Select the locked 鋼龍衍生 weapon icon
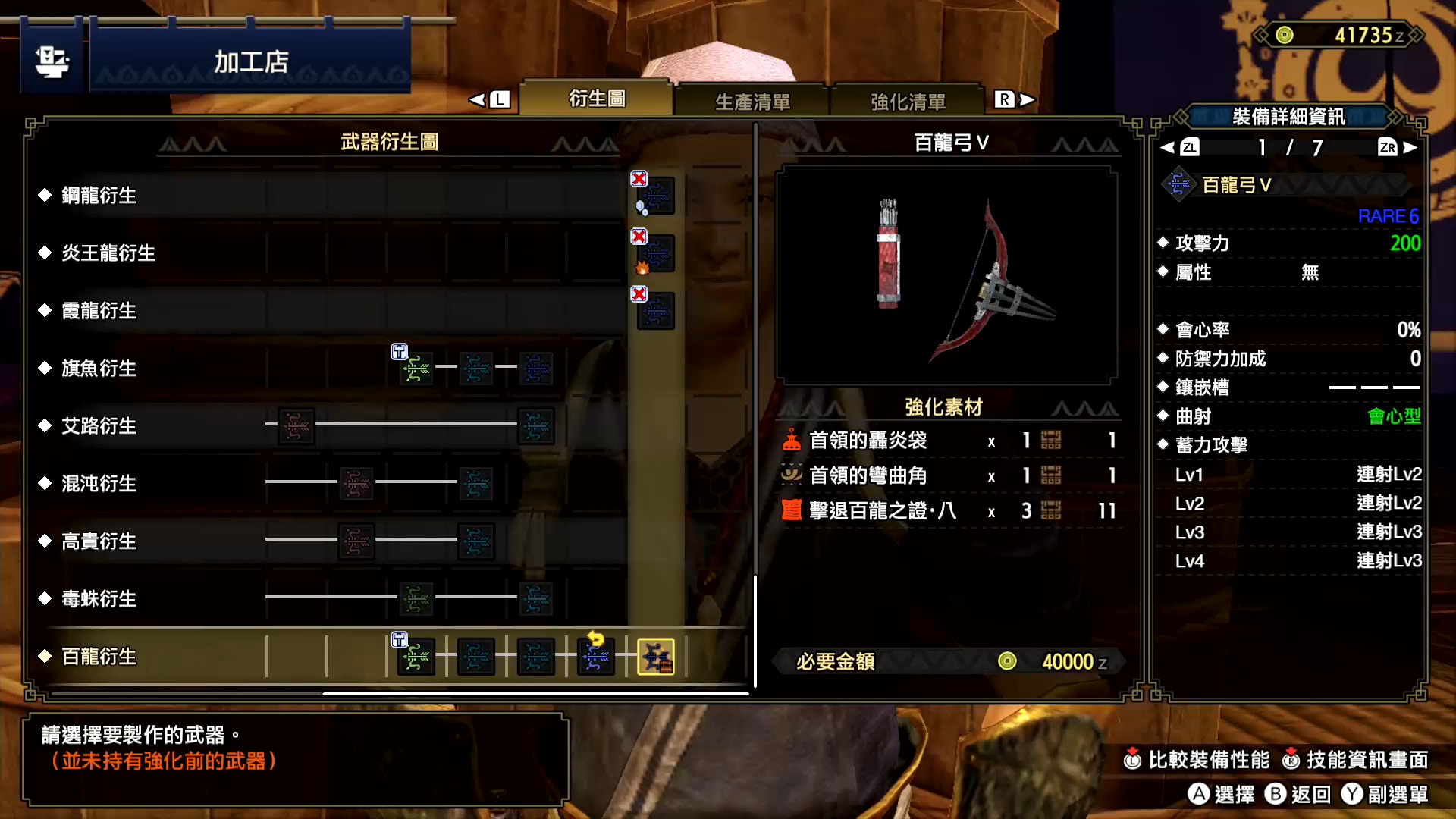The image size is (1456, 819). pyautogui.click(x=655, y=195)
